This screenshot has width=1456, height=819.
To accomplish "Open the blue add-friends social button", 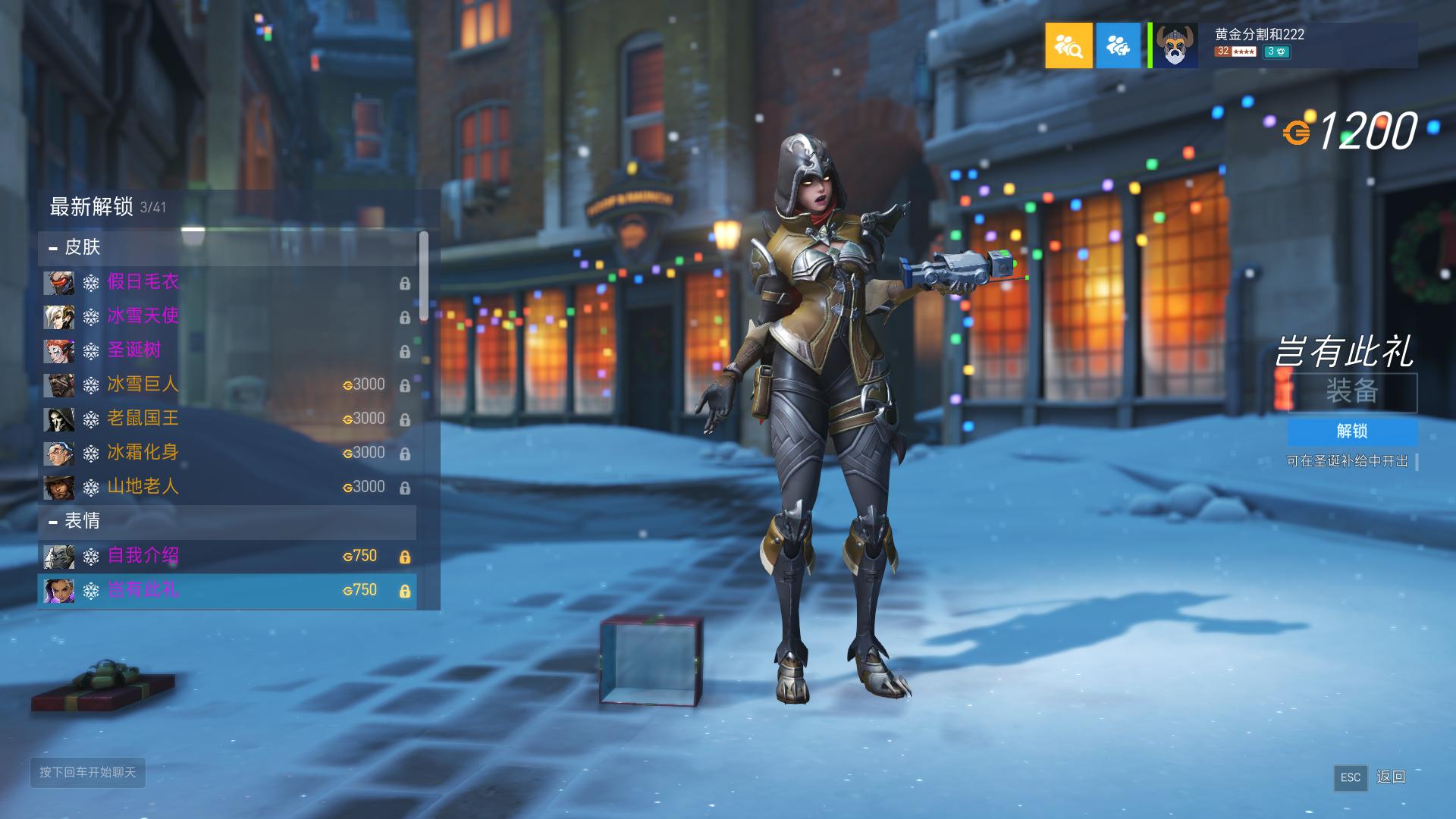I will tap(1118, 45).
